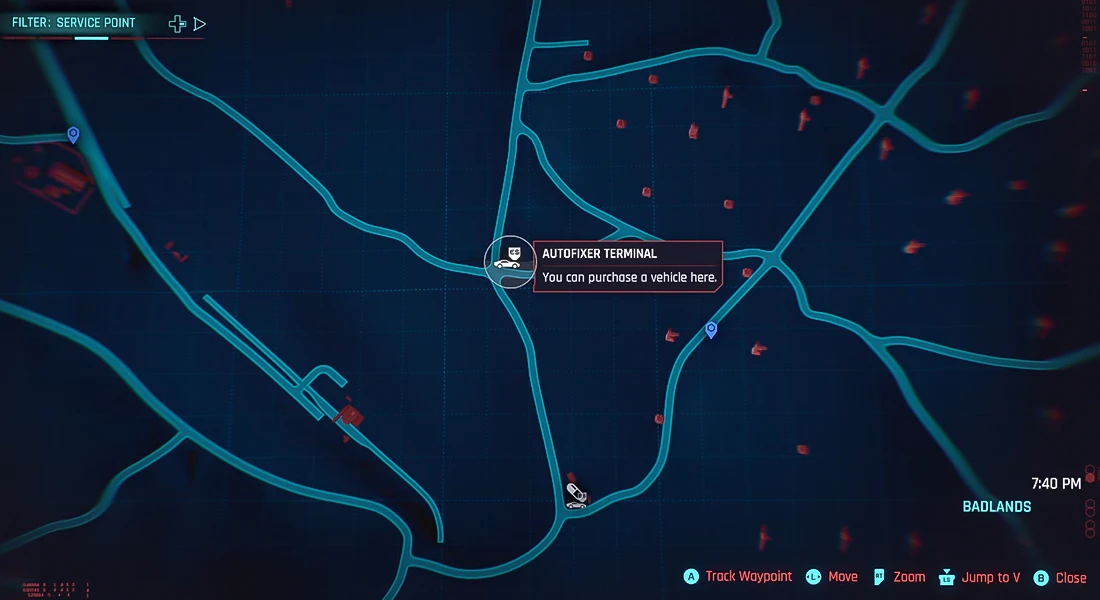Advance to the next filter with the triangle arrow
Viewport: 1100px width, 600px height.
pyautogui.click(x=200, y=23)
